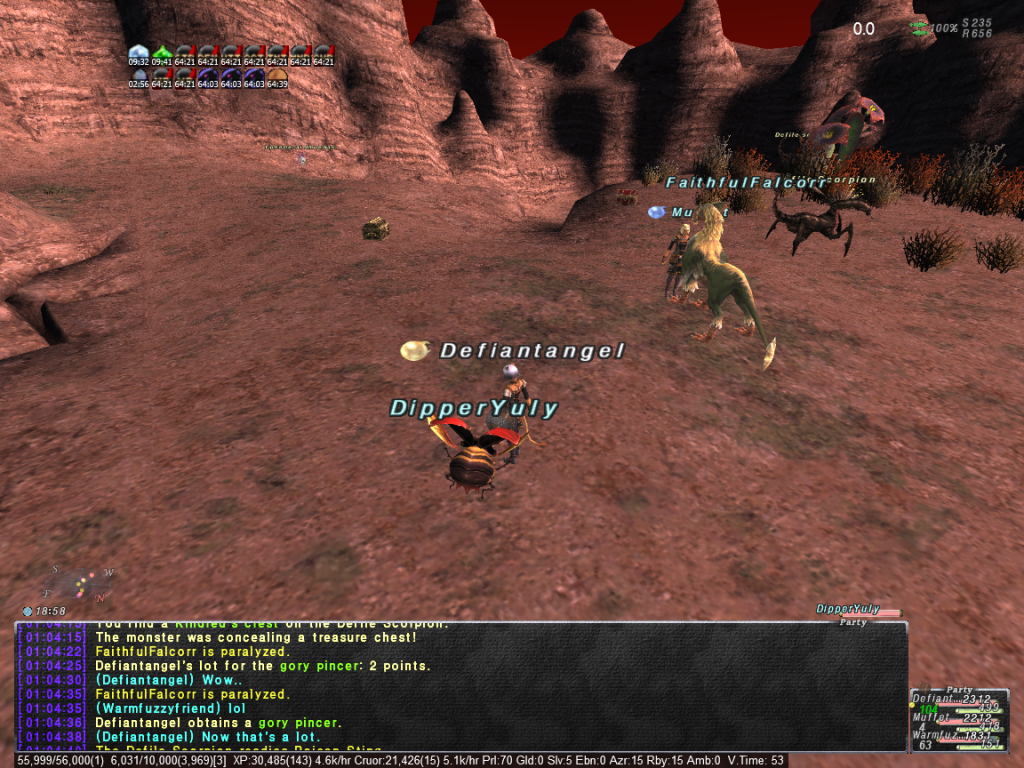
Task: Click the status icon timed 02:56
Action: click(x=138, y=75)
